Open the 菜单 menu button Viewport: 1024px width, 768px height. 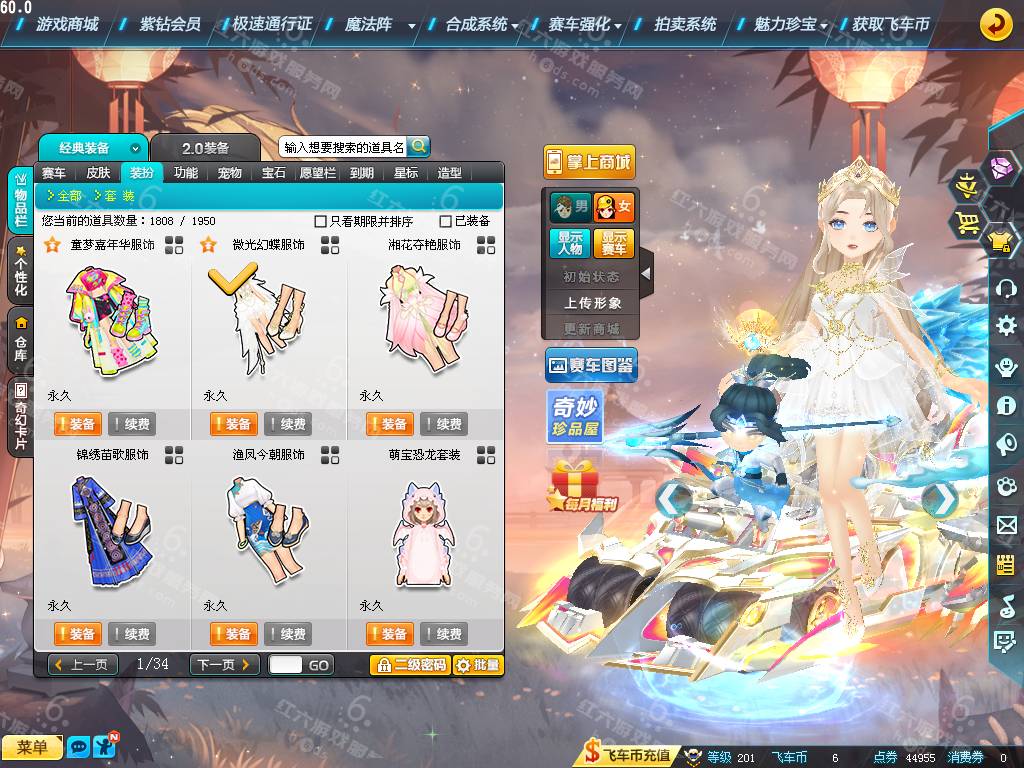click(x=32, y=747)
